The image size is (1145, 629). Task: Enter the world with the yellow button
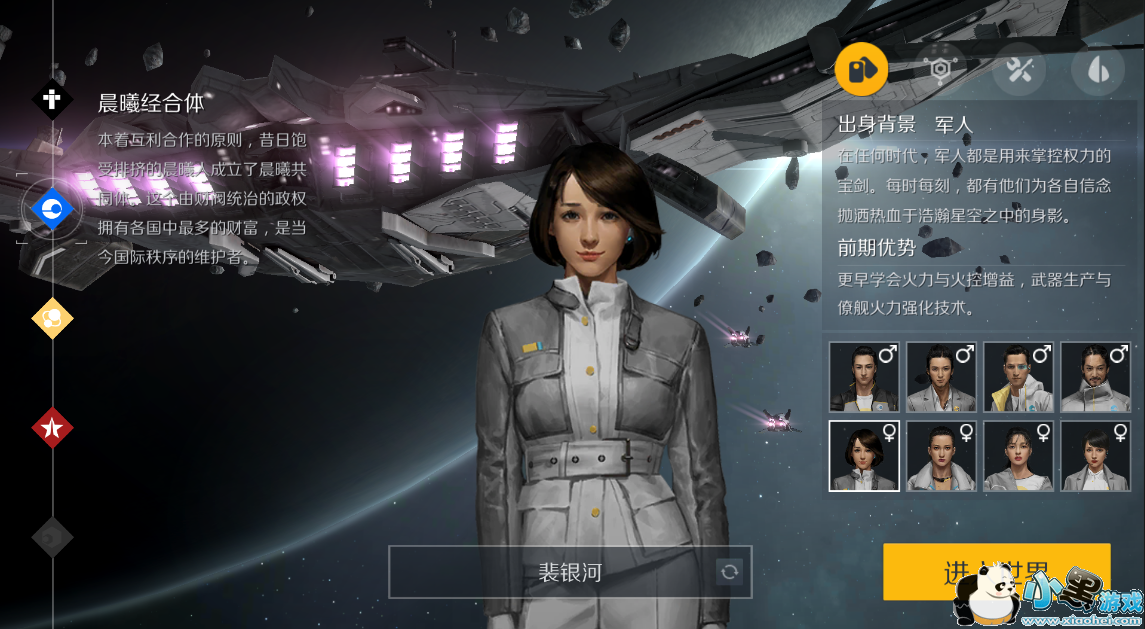point(996,572)
